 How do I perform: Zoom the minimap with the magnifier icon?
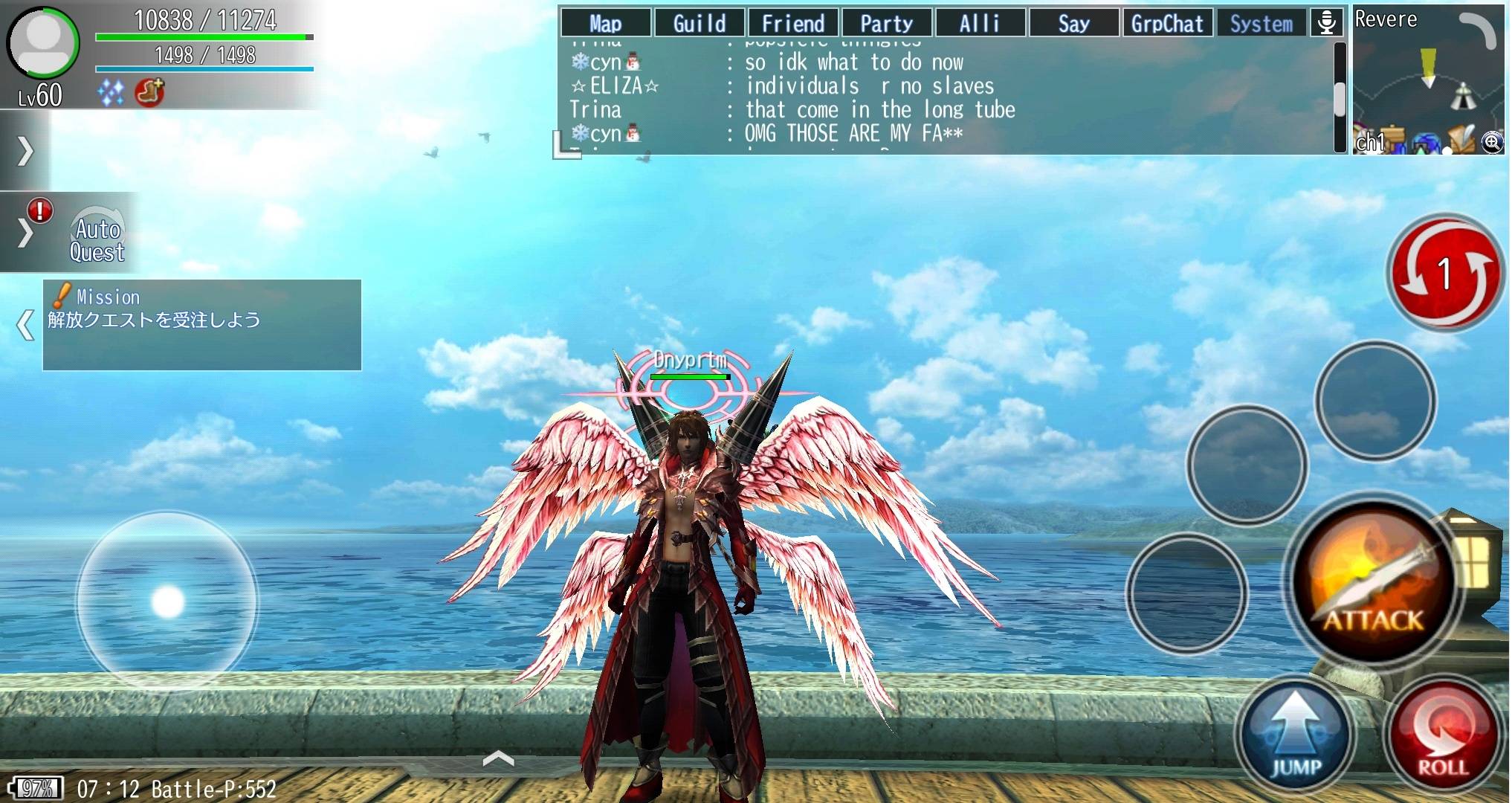point(1491,142)
